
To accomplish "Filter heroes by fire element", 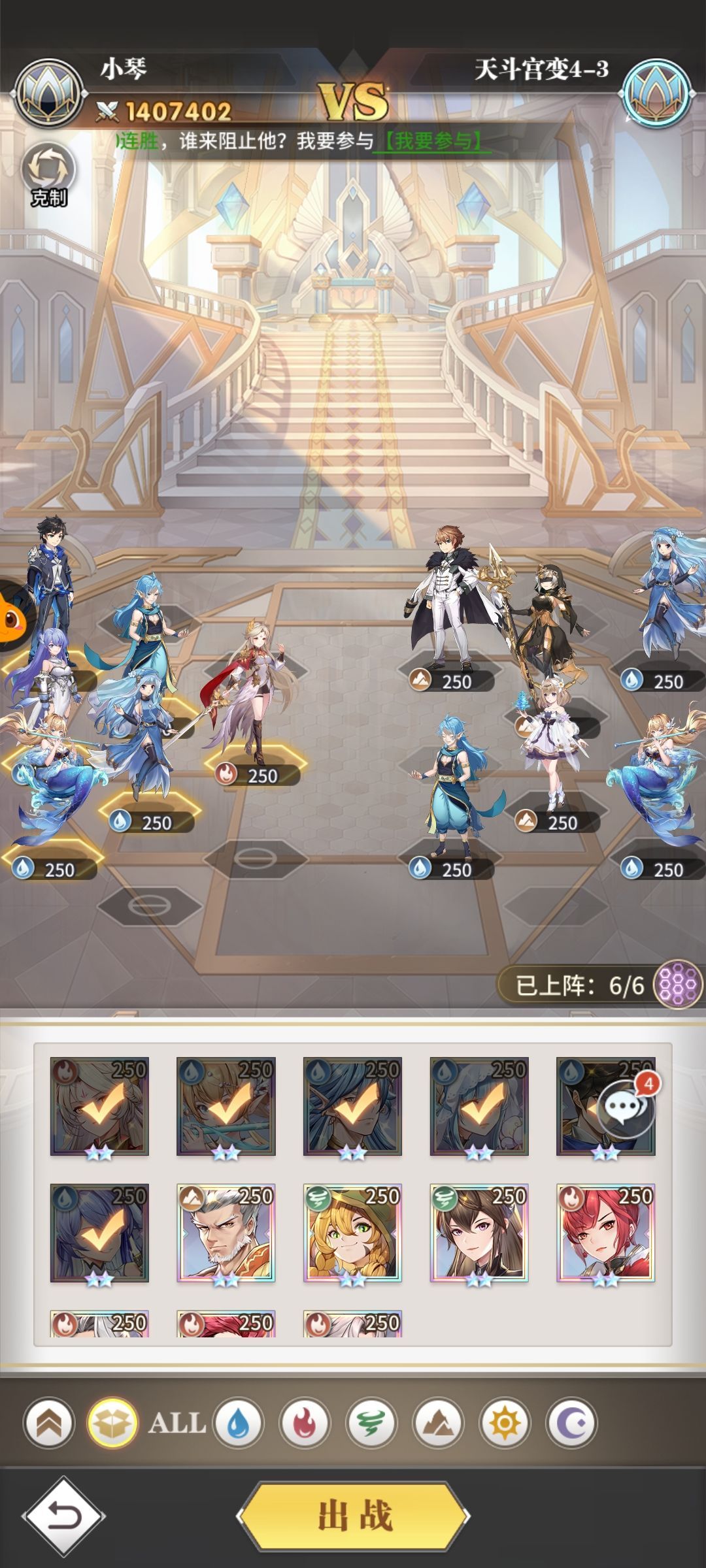I will (305, 1423).
